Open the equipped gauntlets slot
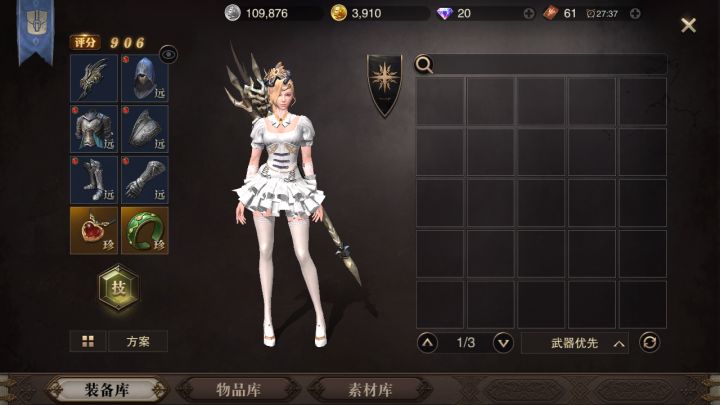The width and height of the screenshot is (720, 405). click(145, 178)
